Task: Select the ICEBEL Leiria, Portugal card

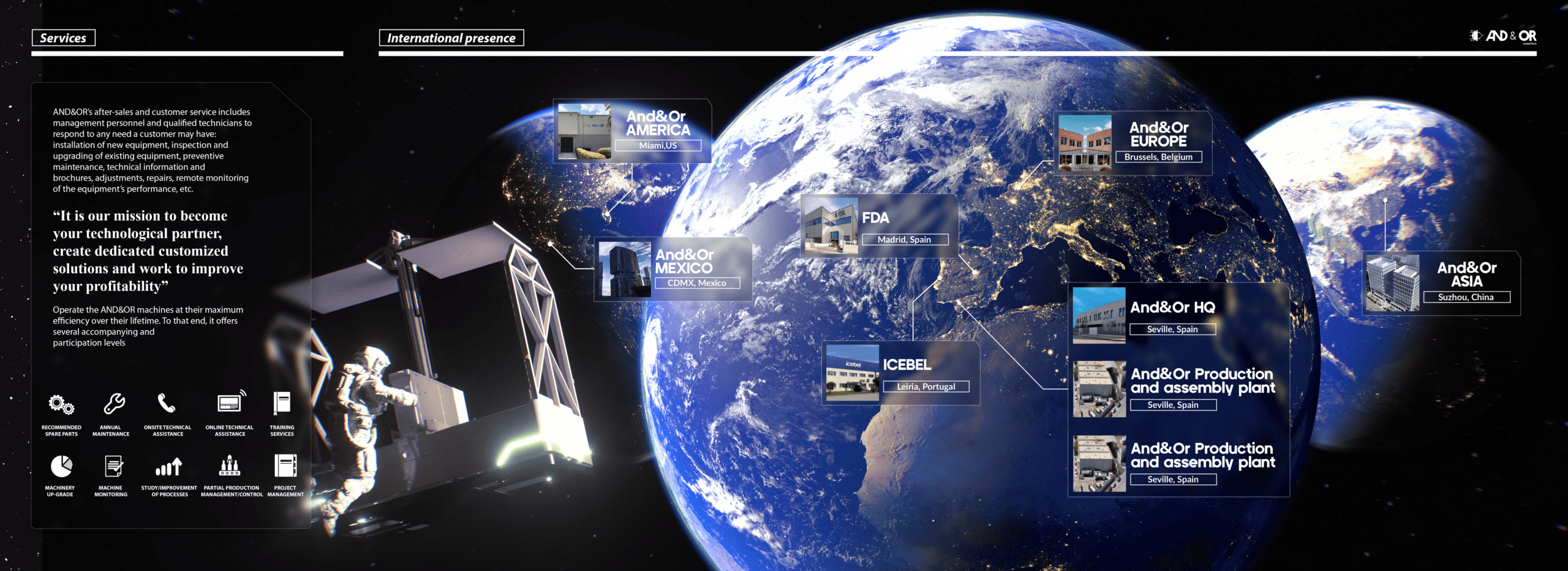Action: click(x=900, y=372)
